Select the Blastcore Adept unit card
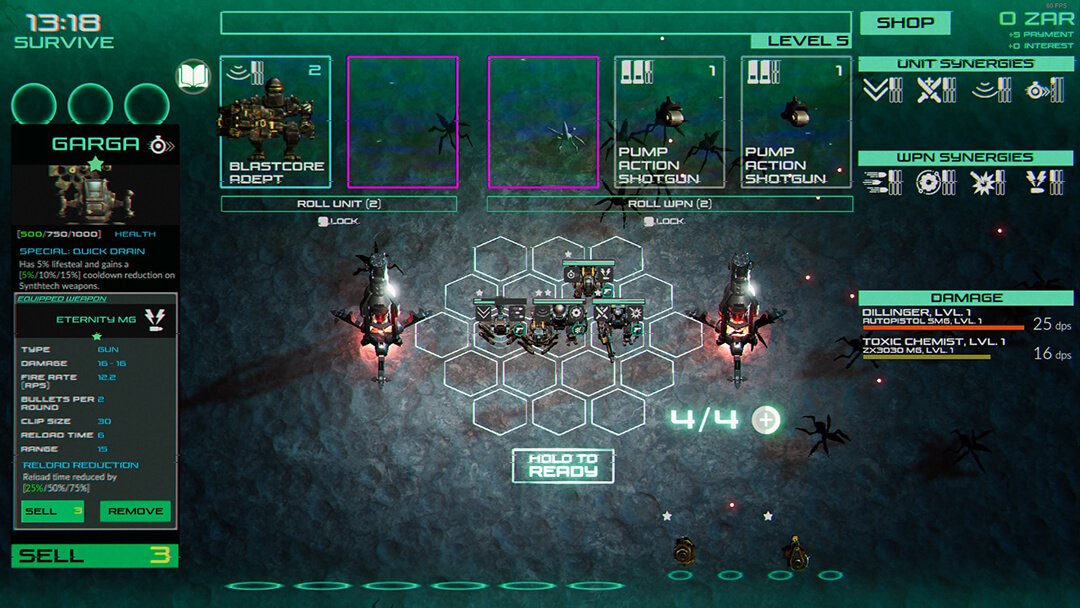 (275, 121)
